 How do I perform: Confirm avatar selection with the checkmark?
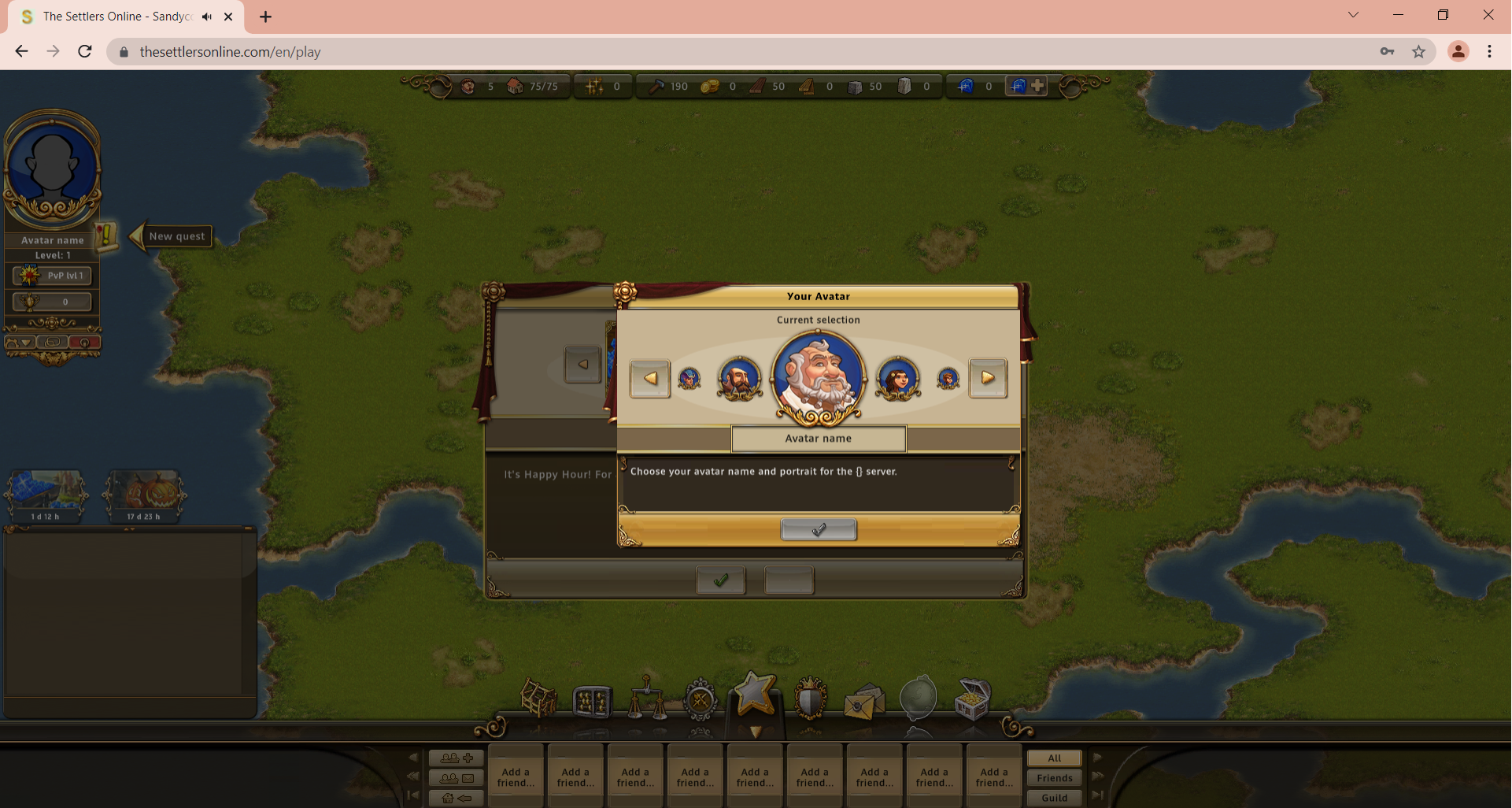(x=819, y=529)
